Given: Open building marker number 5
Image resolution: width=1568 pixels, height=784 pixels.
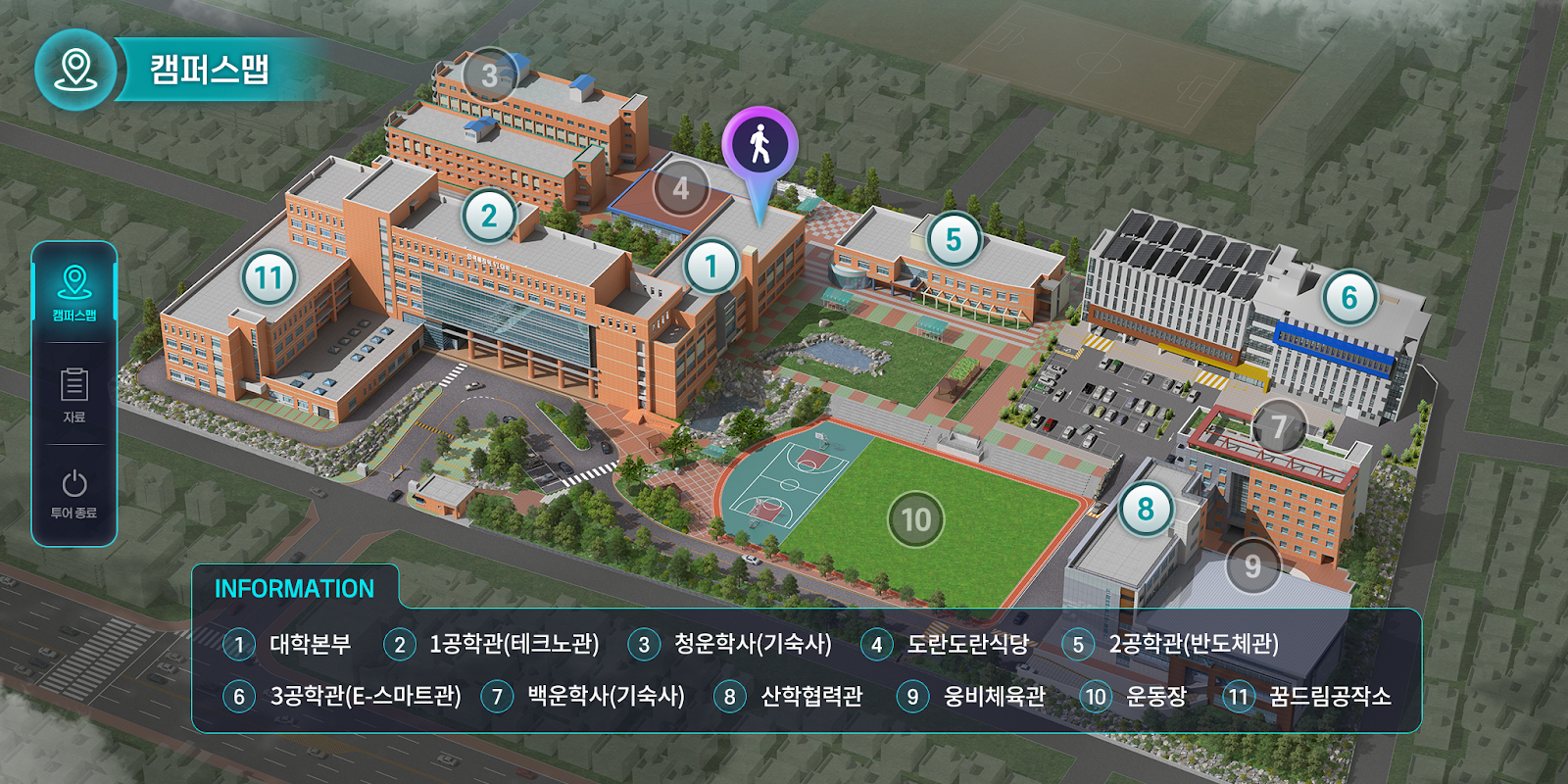Looking at the screenshot, I should [953, 240].
